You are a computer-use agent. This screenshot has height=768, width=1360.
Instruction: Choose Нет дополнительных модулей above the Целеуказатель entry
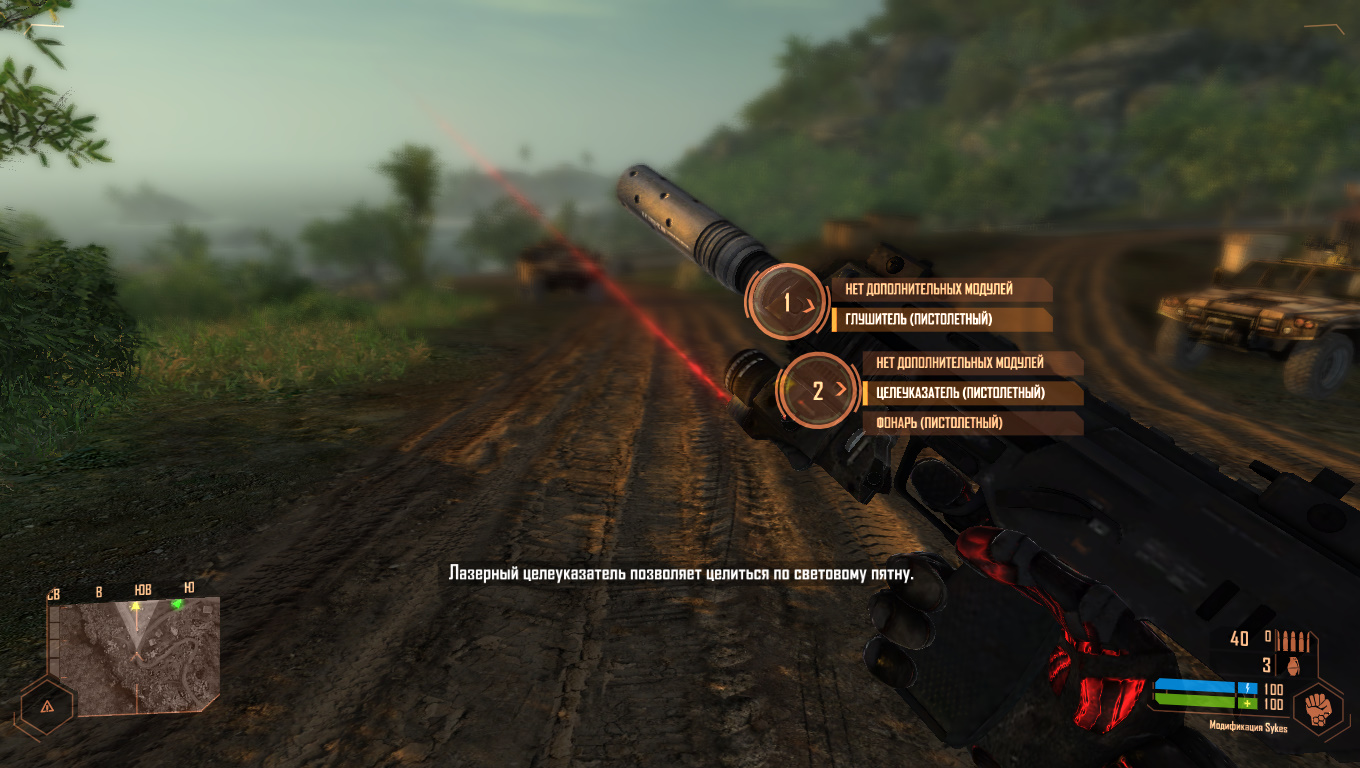[972, 362]
